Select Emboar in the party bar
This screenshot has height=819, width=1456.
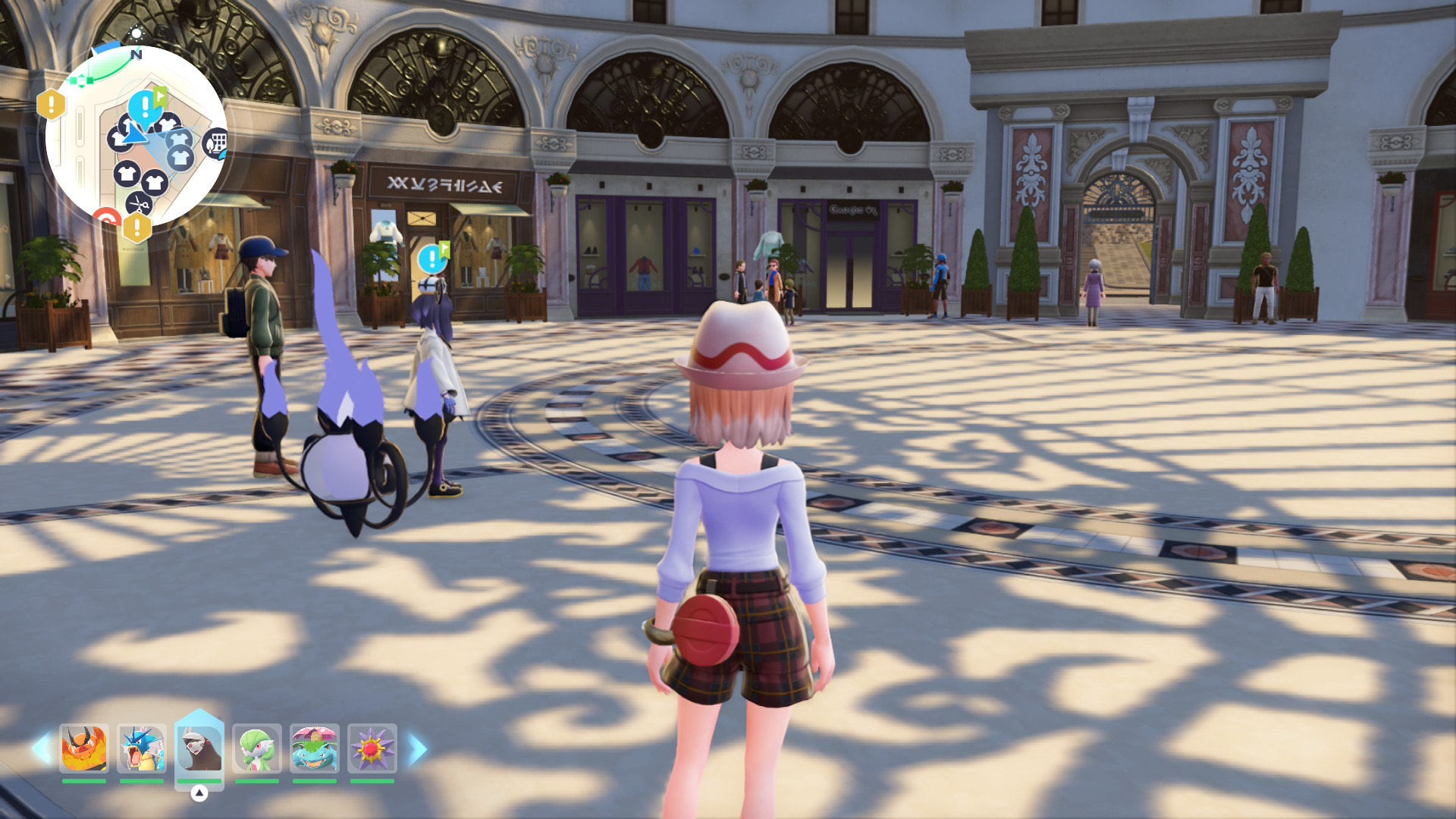(83, 748)
